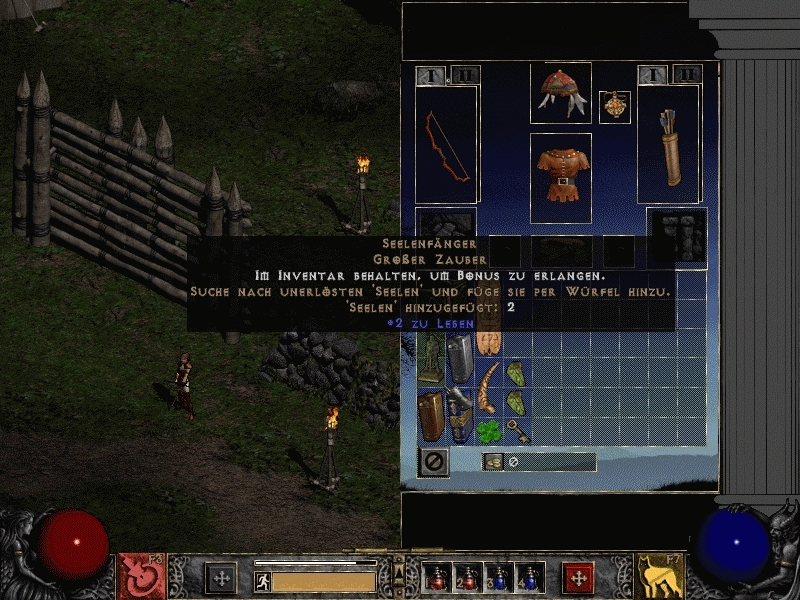Pick up the green four-leaf clover charm
800x600 pixels.
click(x=489, y=430)
